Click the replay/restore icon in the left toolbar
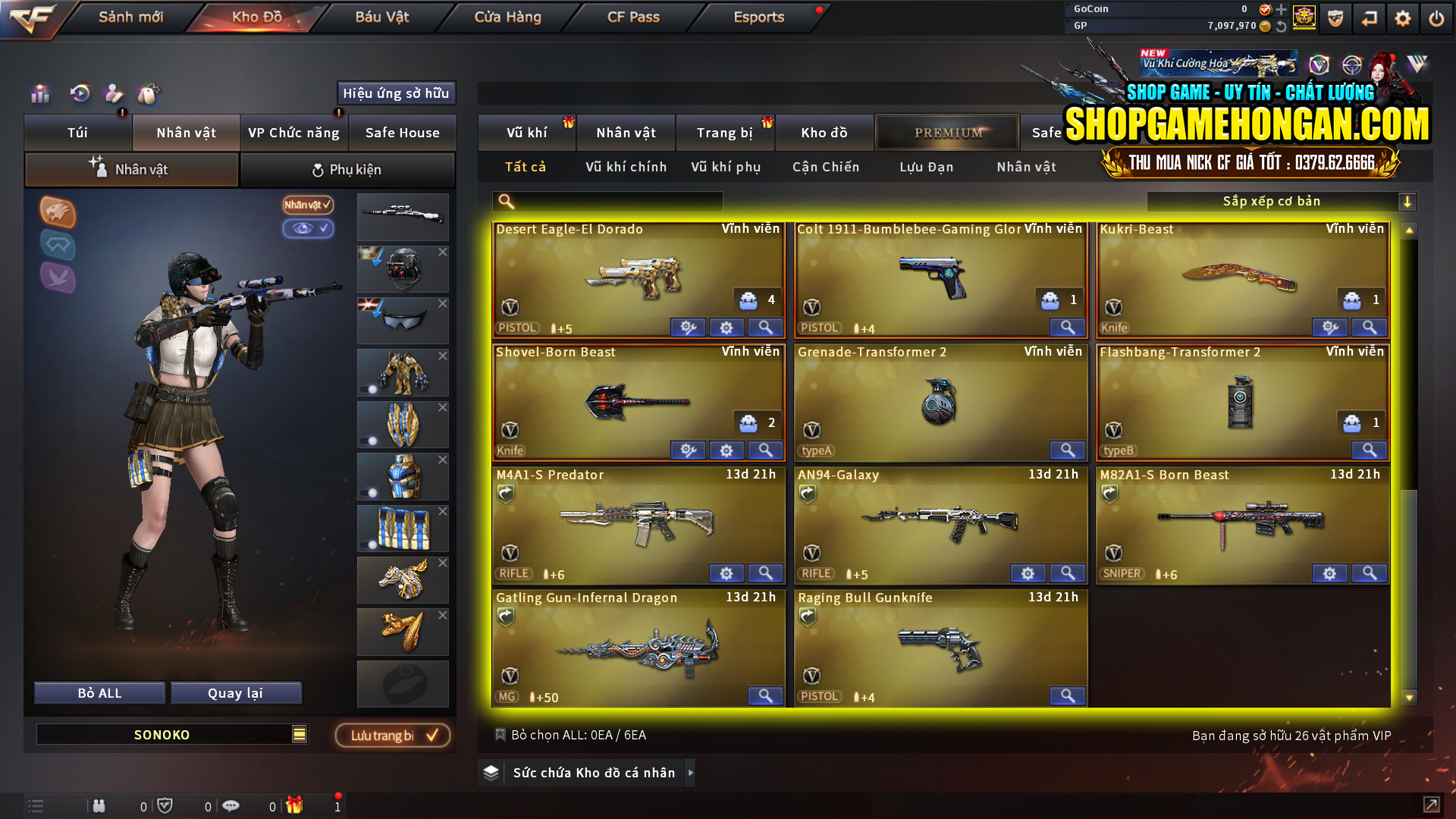This screenshot has height=819, width=1456. coord(79,95)
